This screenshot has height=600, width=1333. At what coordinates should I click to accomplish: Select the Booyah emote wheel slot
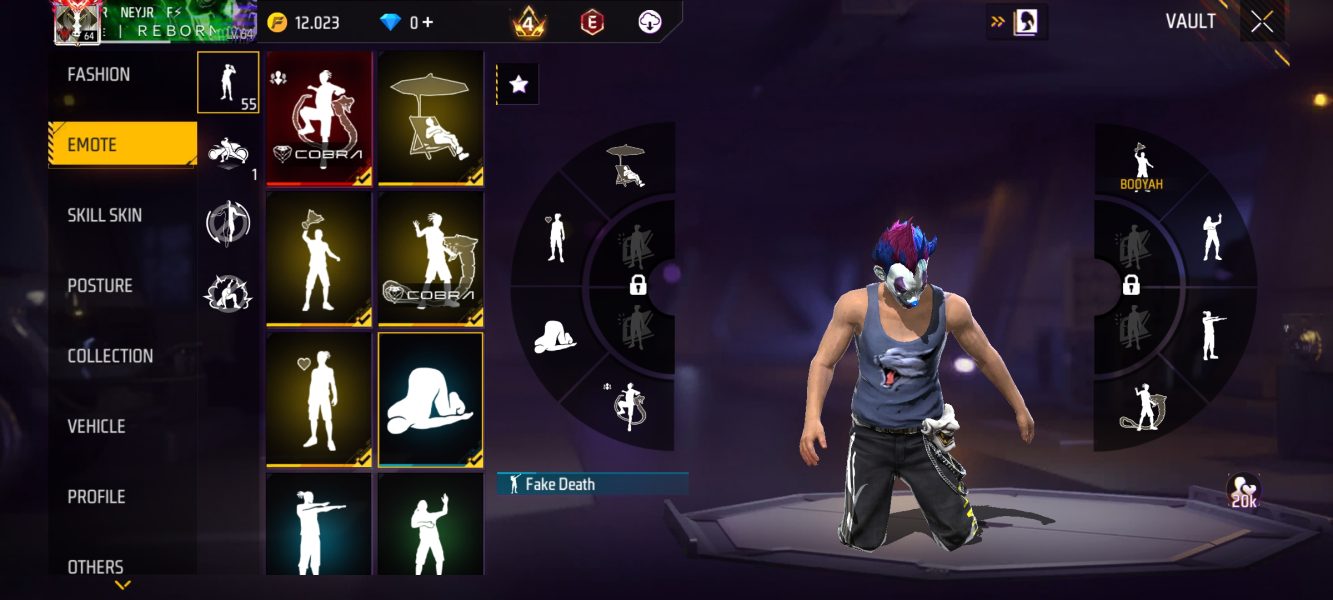click(1141, 164)
